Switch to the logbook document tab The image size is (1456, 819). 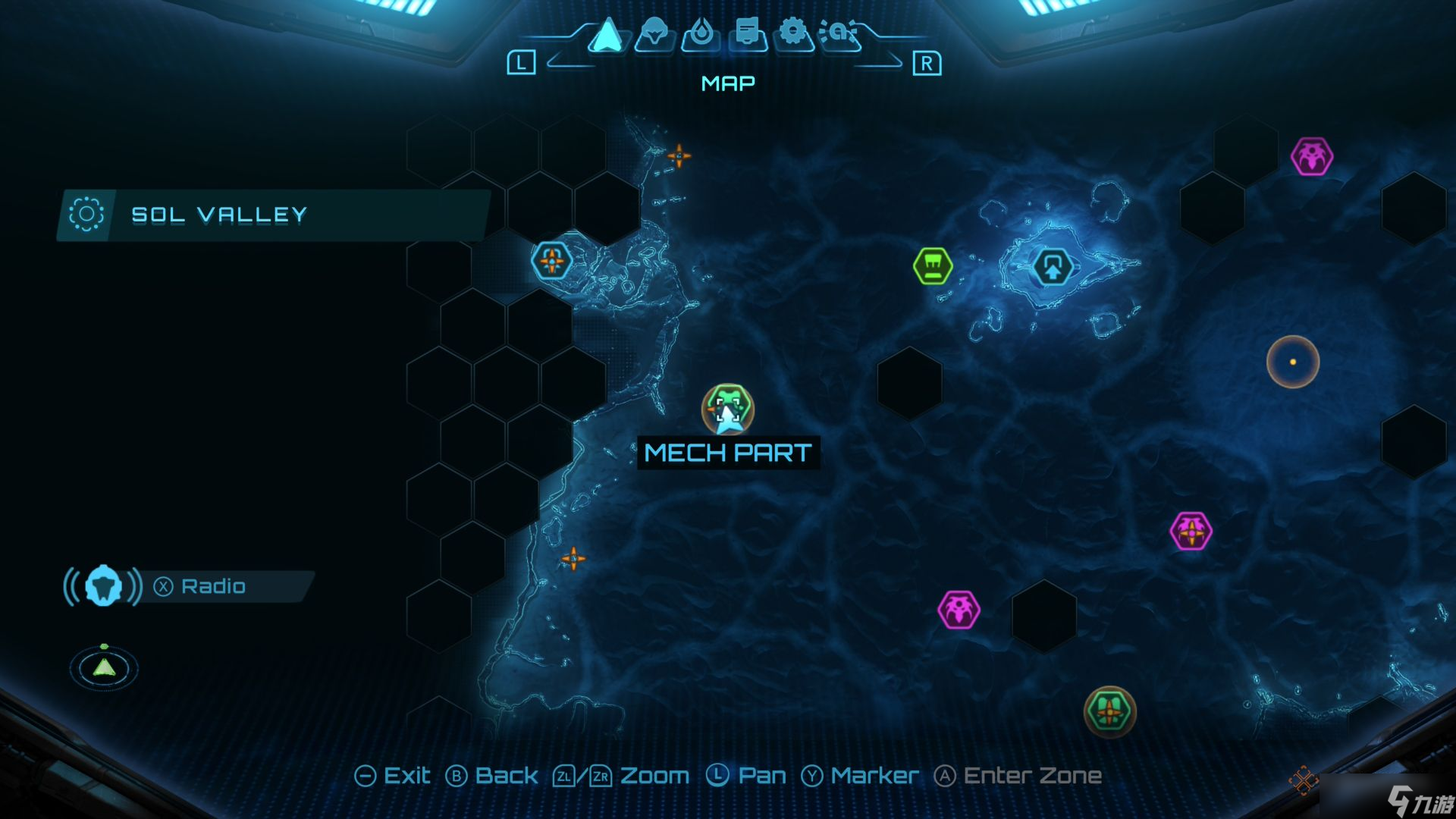point(747,34)
